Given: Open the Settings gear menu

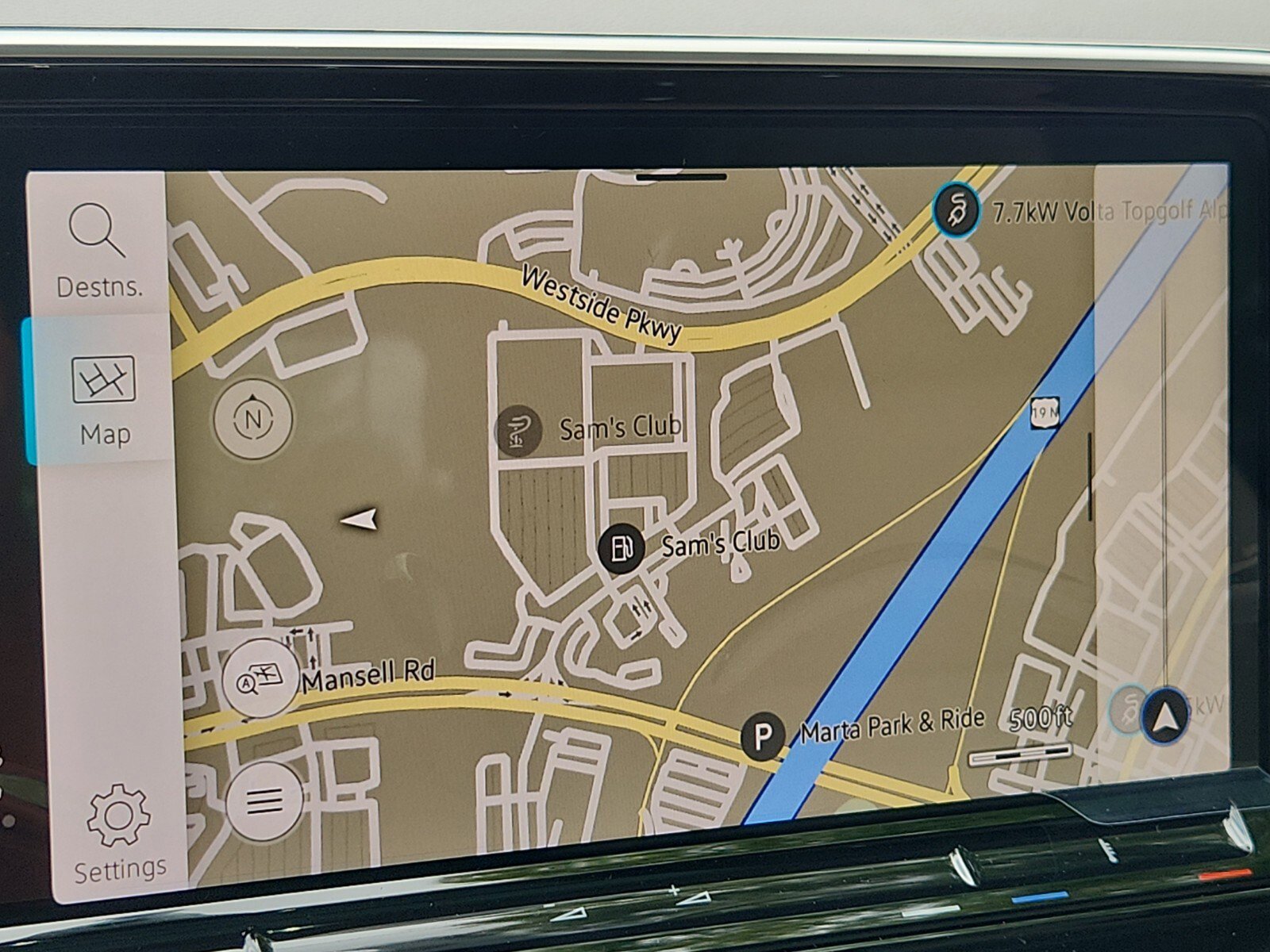Looking at the screenshot, I should pyautogui.click(x=119, y=832).
